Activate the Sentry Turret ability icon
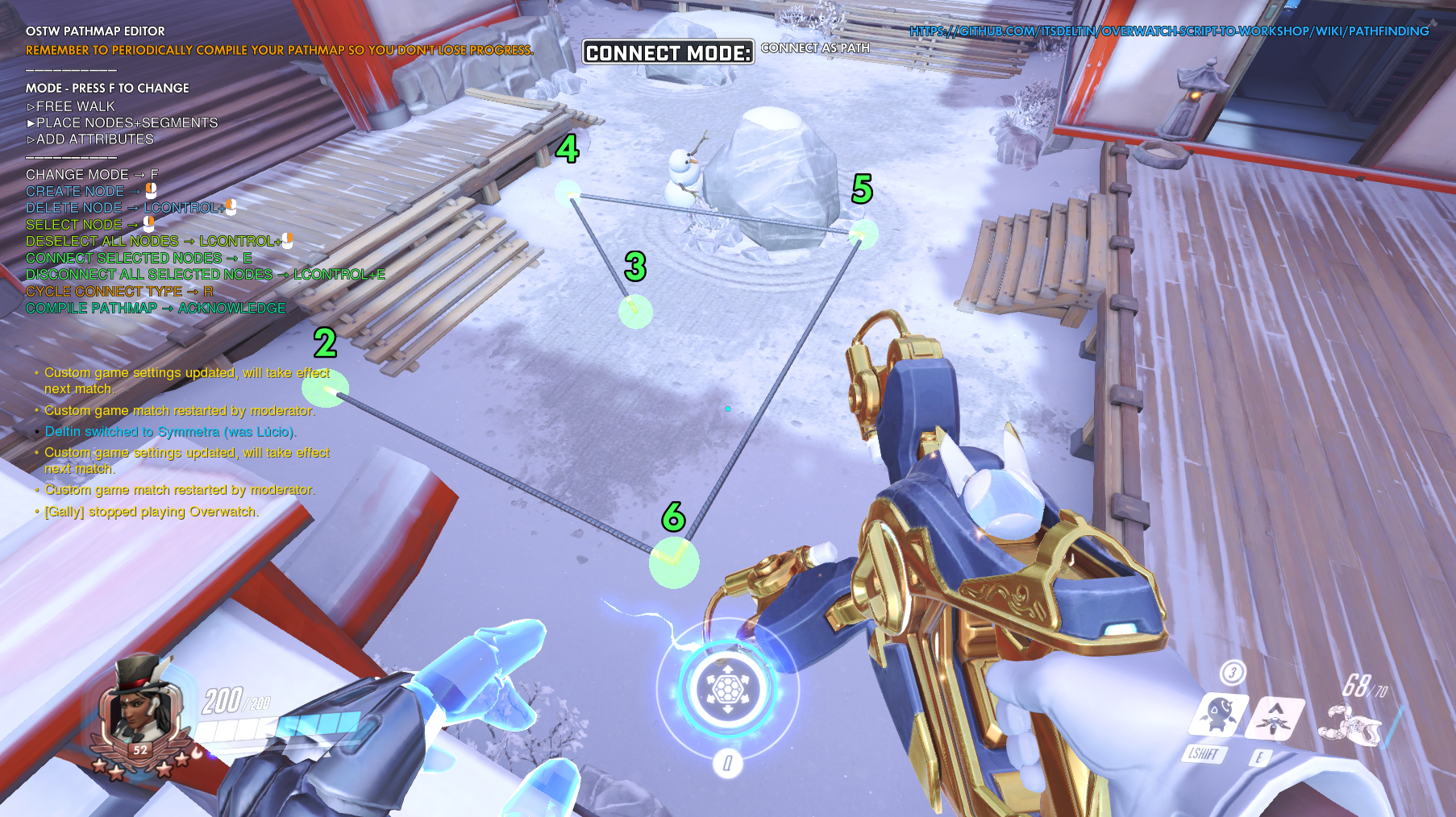The image size is (1456, 817). 1217,715
